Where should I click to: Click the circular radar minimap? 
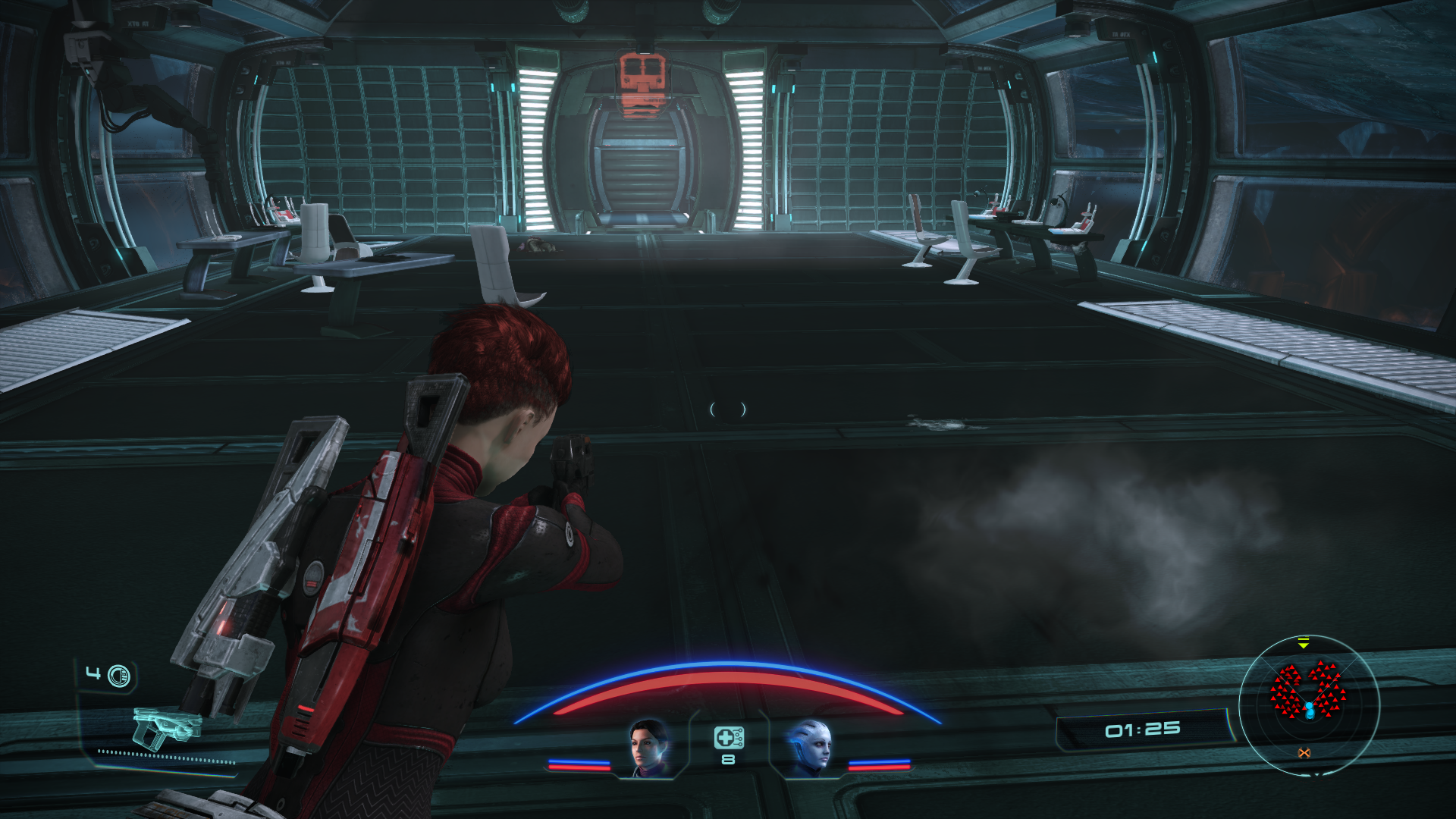click(x=1309, y=704)
